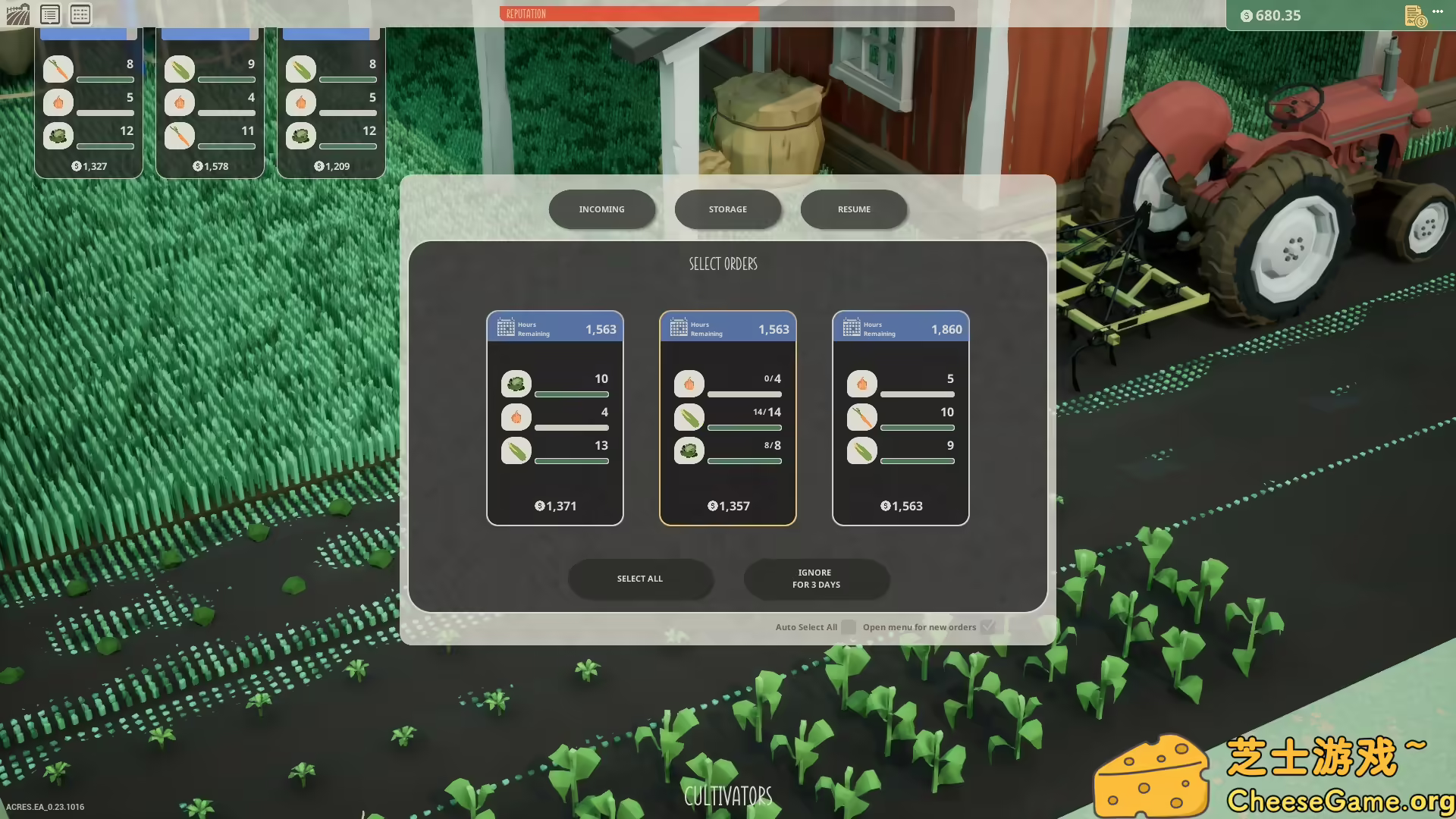The width and height of the screenshot is (1456, 819).
Task: Click the cabbage icon in the first order card
Action: coord(516,384)
